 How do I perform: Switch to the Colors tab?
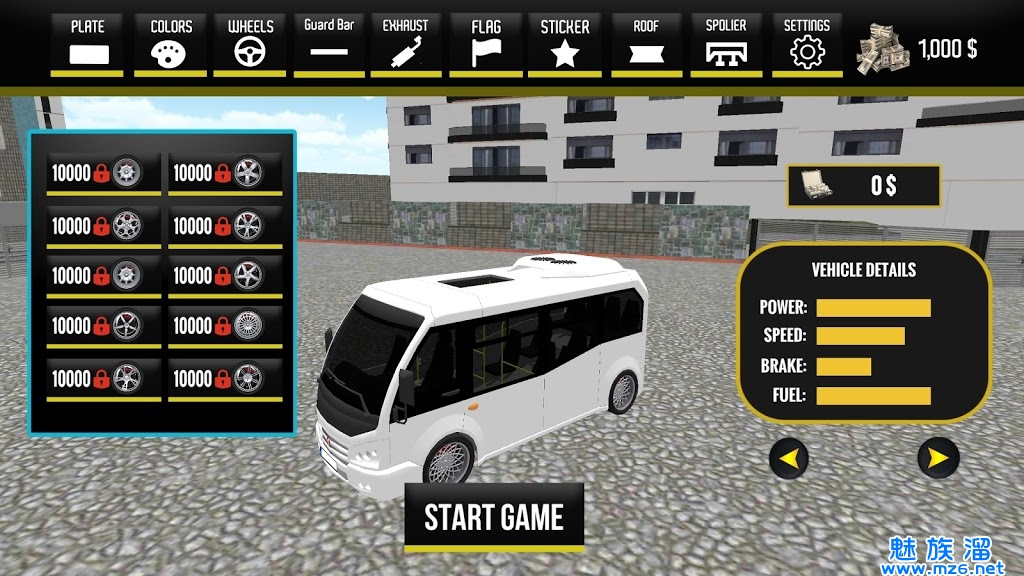point(171,44)
